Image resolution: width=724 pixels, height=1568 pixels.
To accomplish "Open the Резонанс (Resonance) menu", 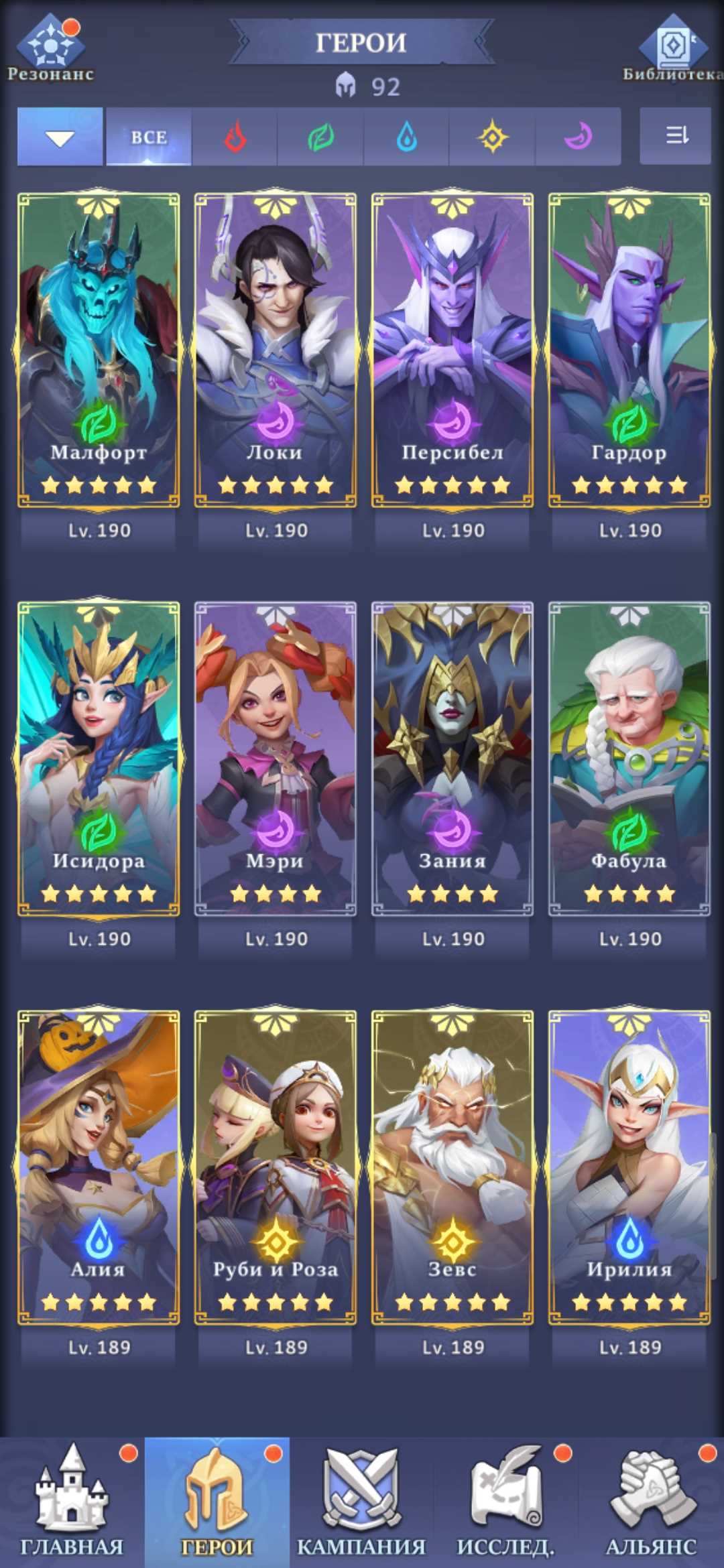I will pyautogui.click(x=50, y=48).
